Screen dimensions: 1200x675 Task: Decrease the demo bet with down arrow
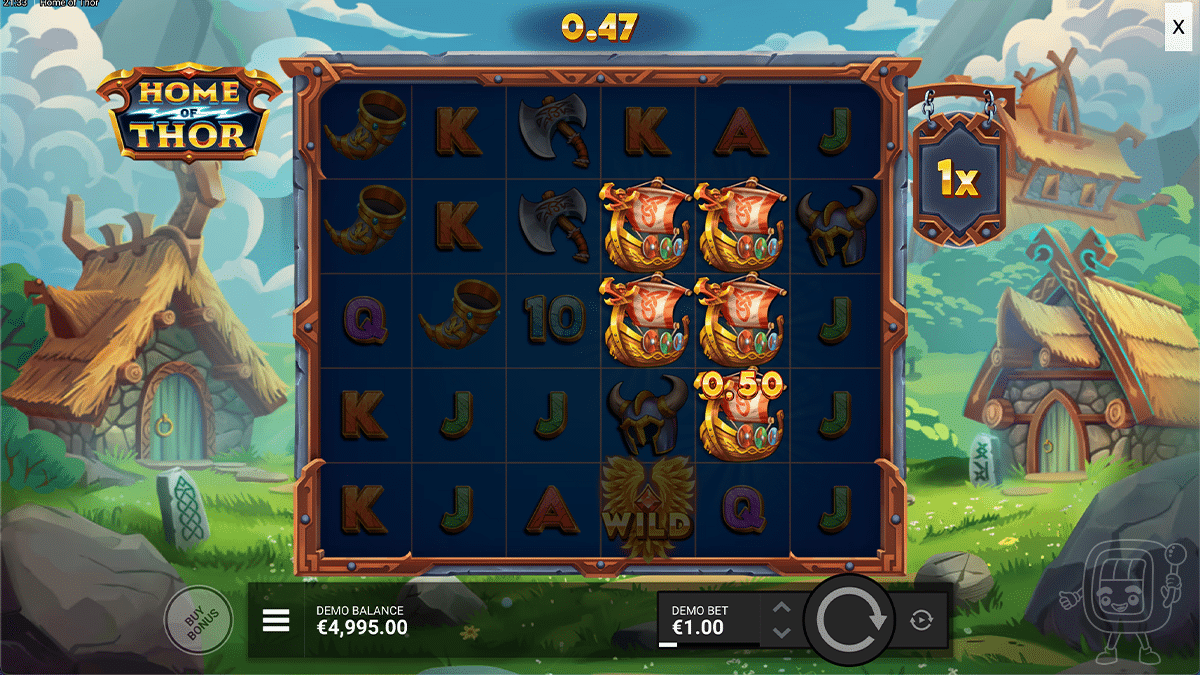click(x=782, y=633)
